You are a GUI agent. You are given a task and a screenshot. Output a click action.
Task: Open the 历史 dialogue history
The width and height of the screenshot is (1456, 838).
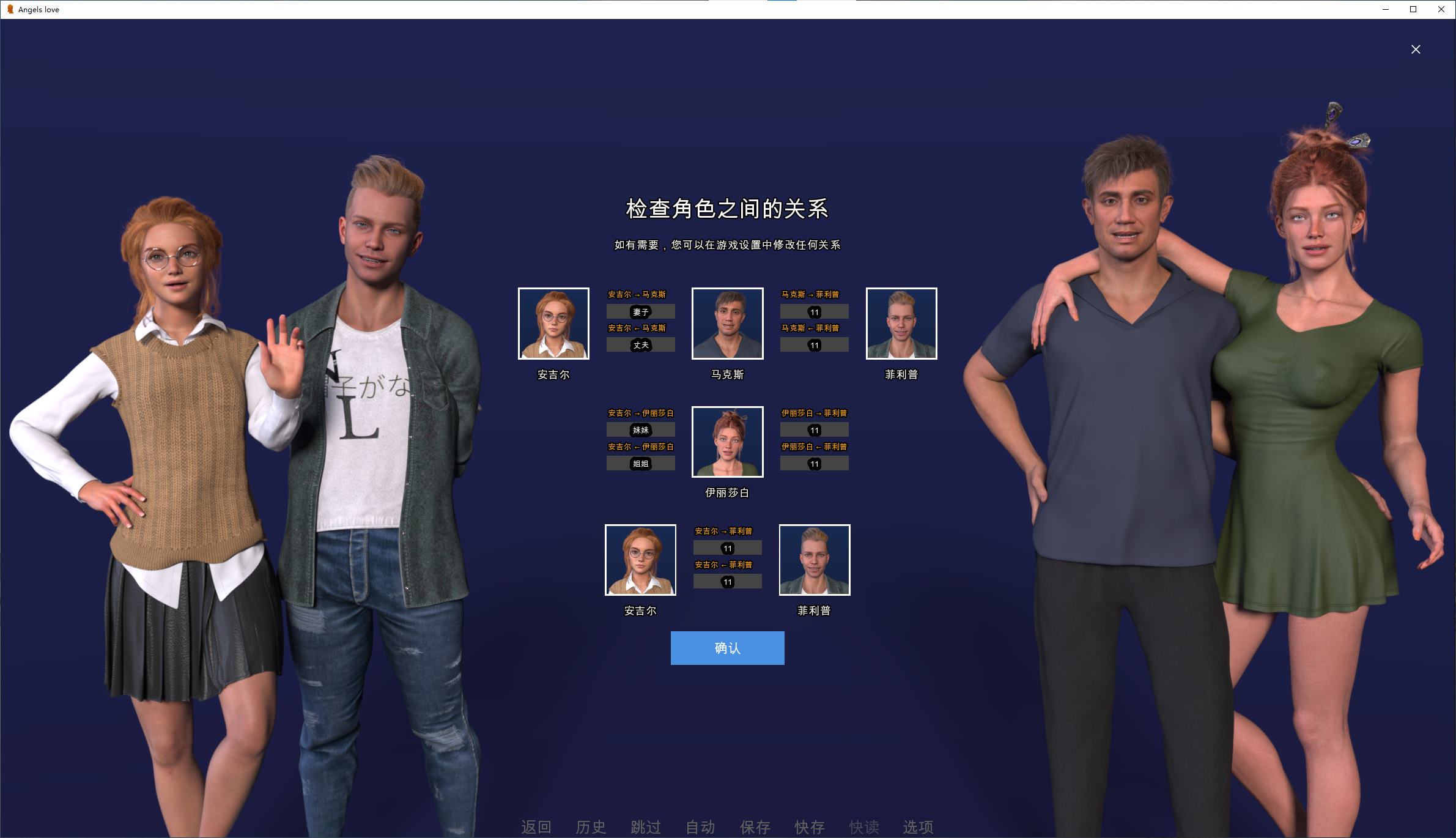point(591,827)
